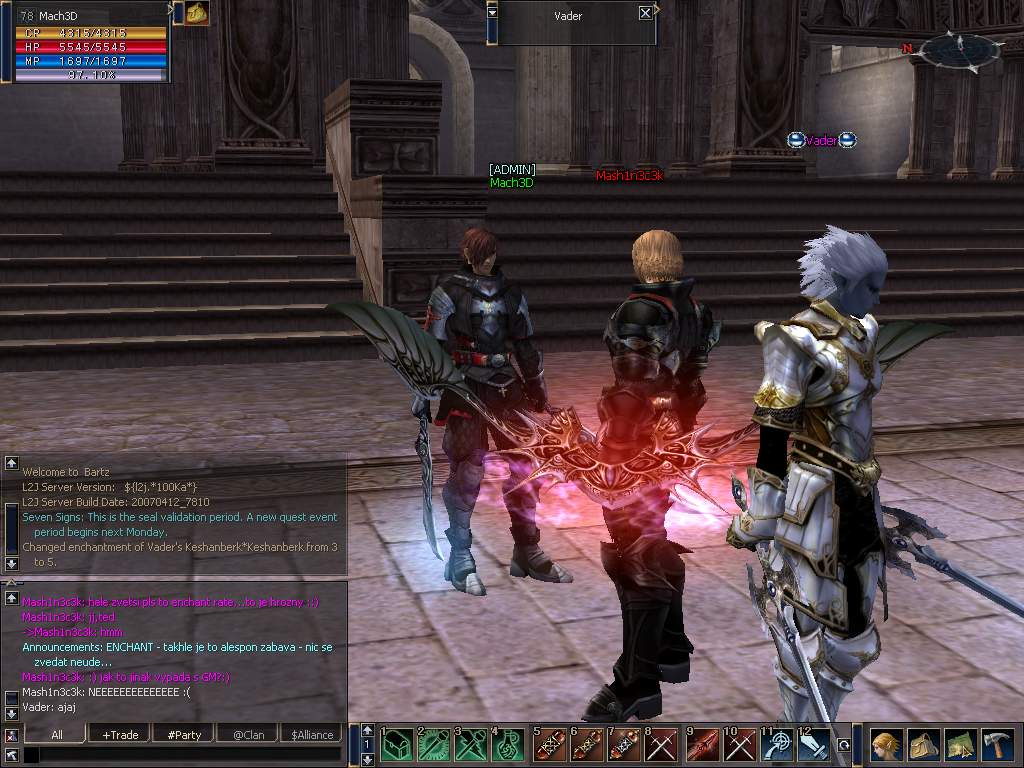Expand the Vader target window dropdown arrow
This screenshot has width=1024, height=768.
click(x=492, y=13)
